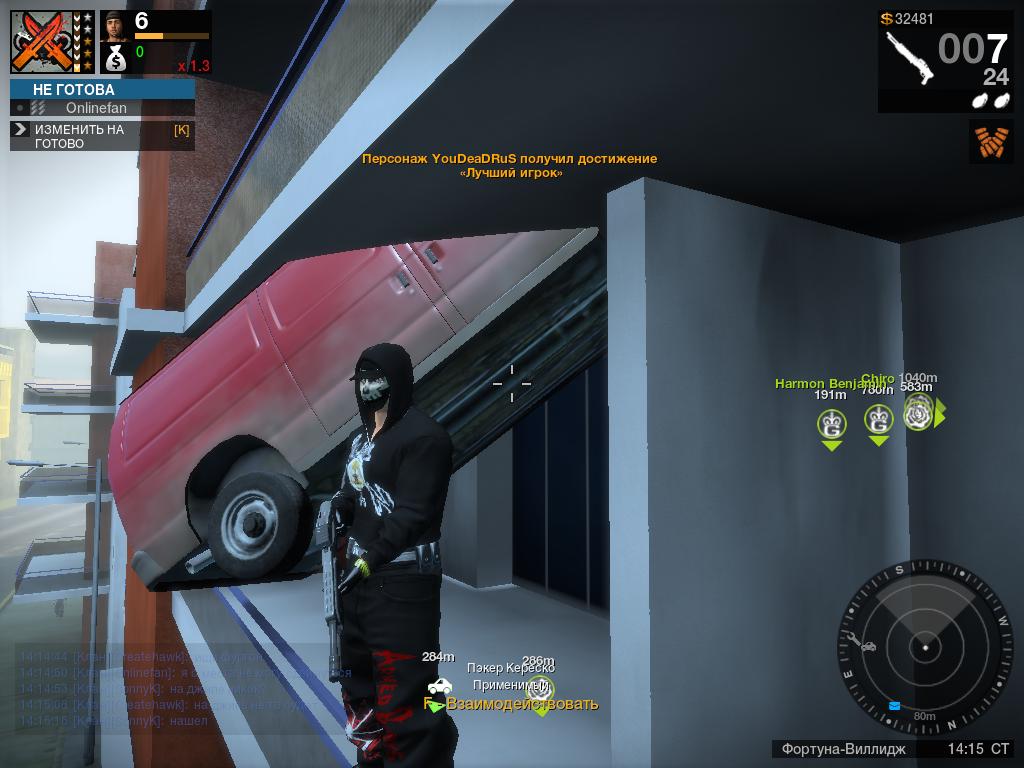Select the Chiro contact marker
The image size is (1024, 768).
[x=878, y=421]
